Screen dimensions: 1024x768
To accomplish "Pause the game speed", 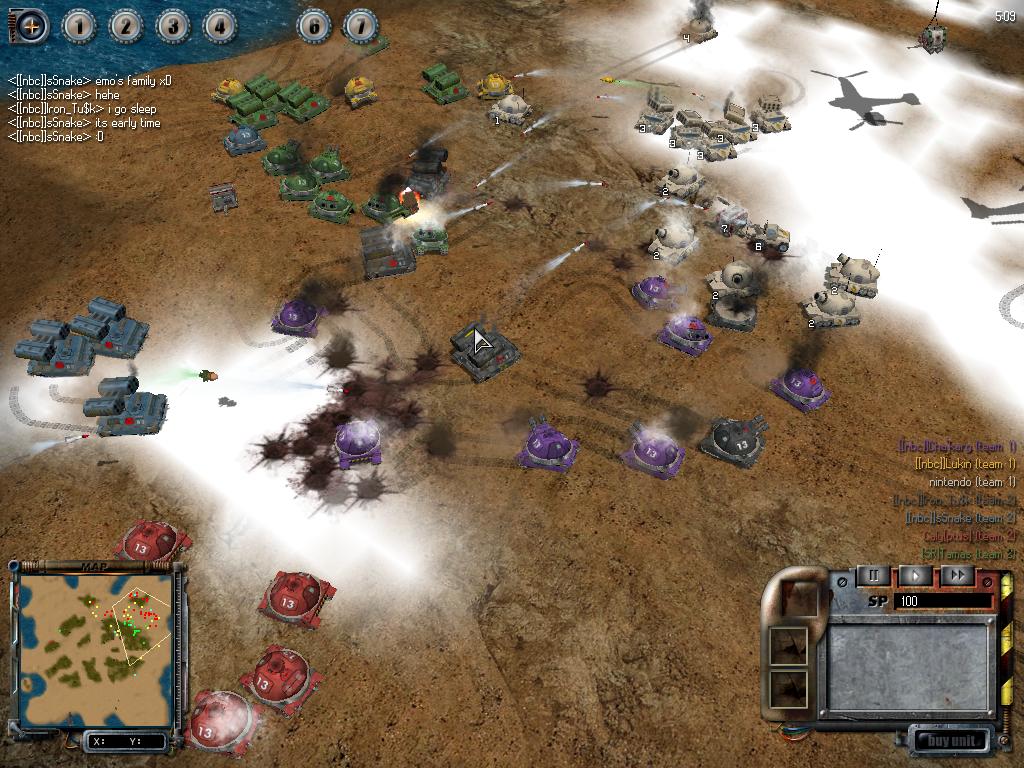I will coord(872,575).
